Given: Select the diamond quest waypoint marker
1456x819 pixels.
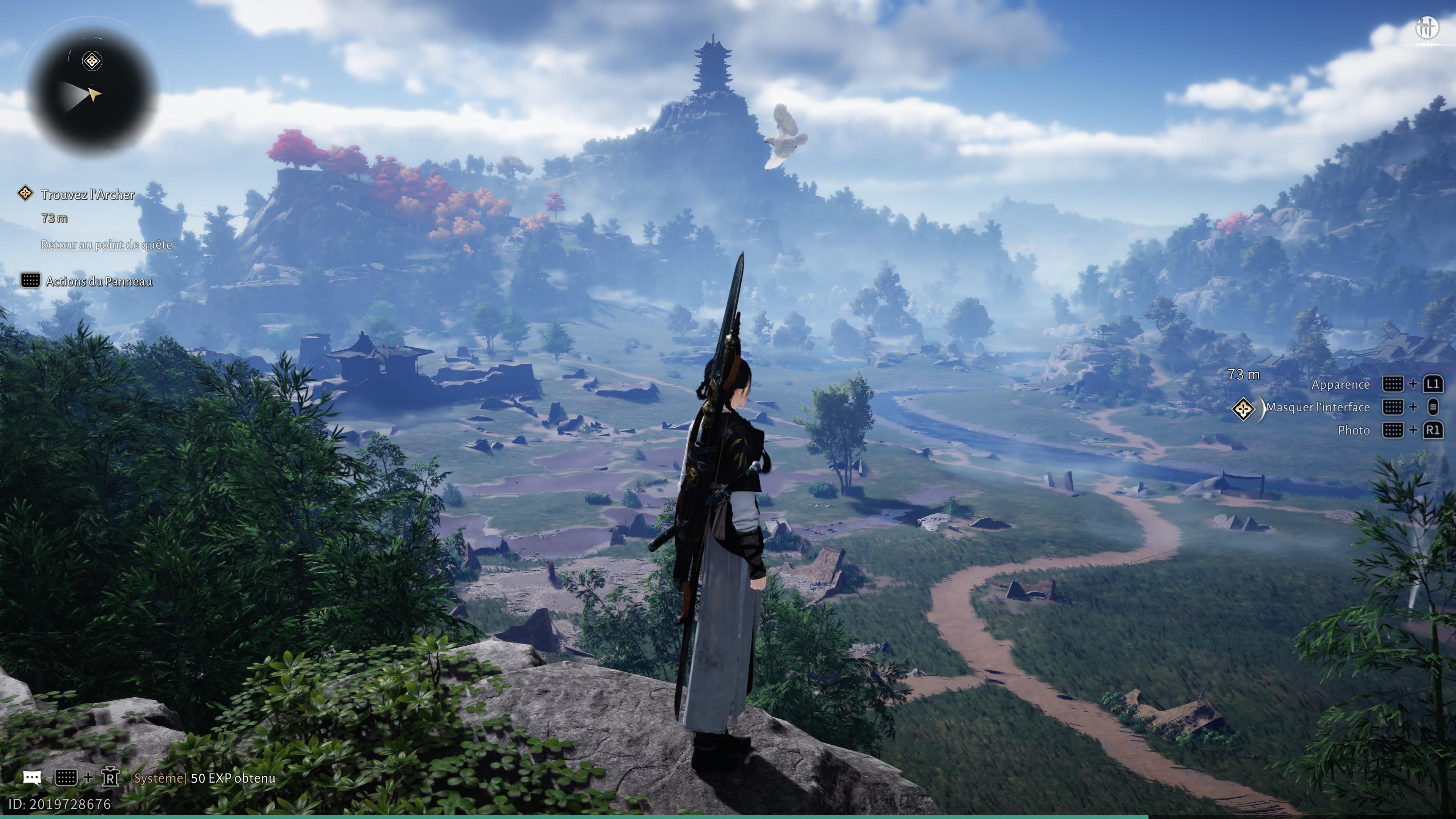Looking at the screenshot, I should pos(1244,409).
